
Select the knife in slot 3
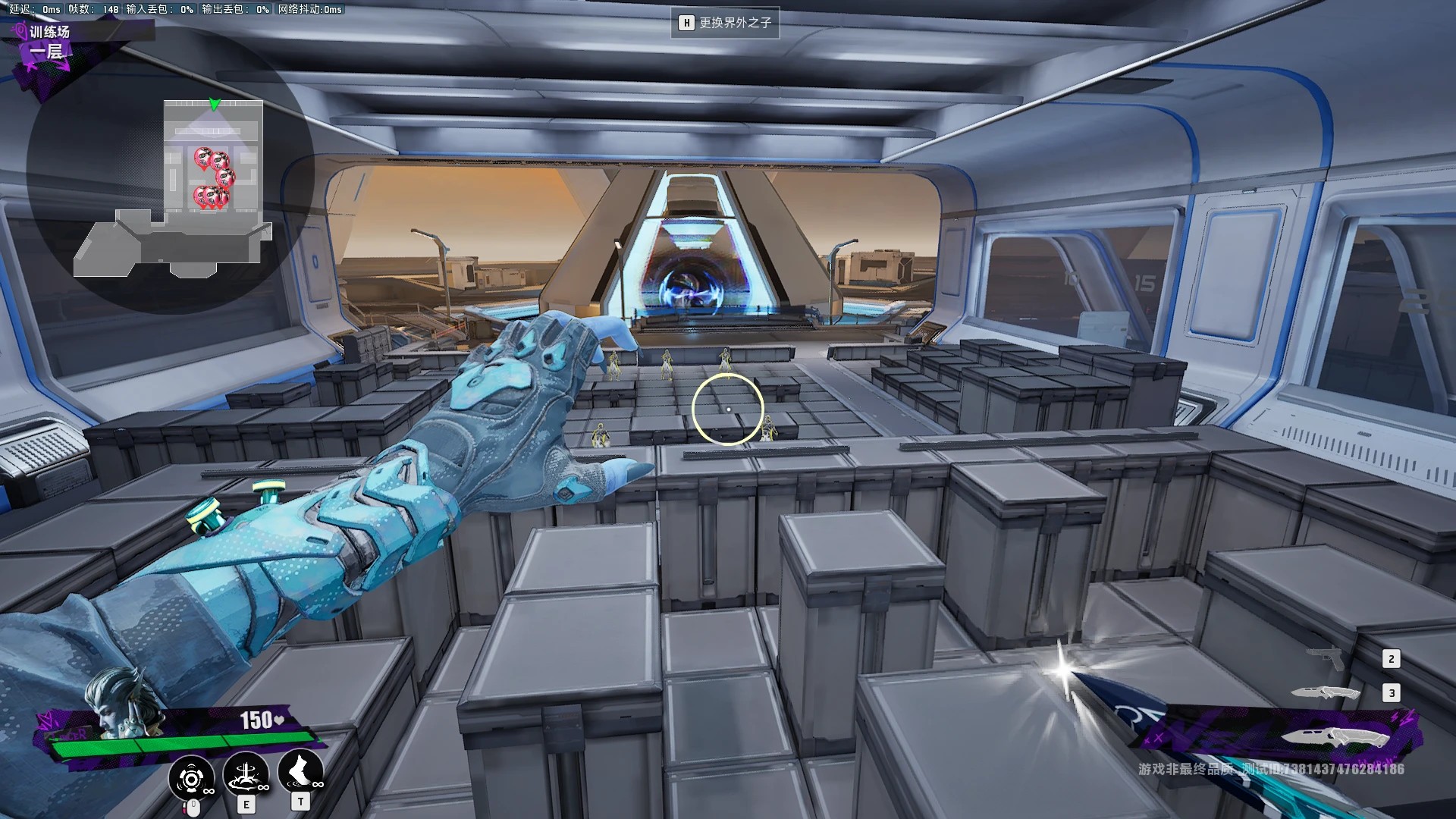tap(1326, 692)
